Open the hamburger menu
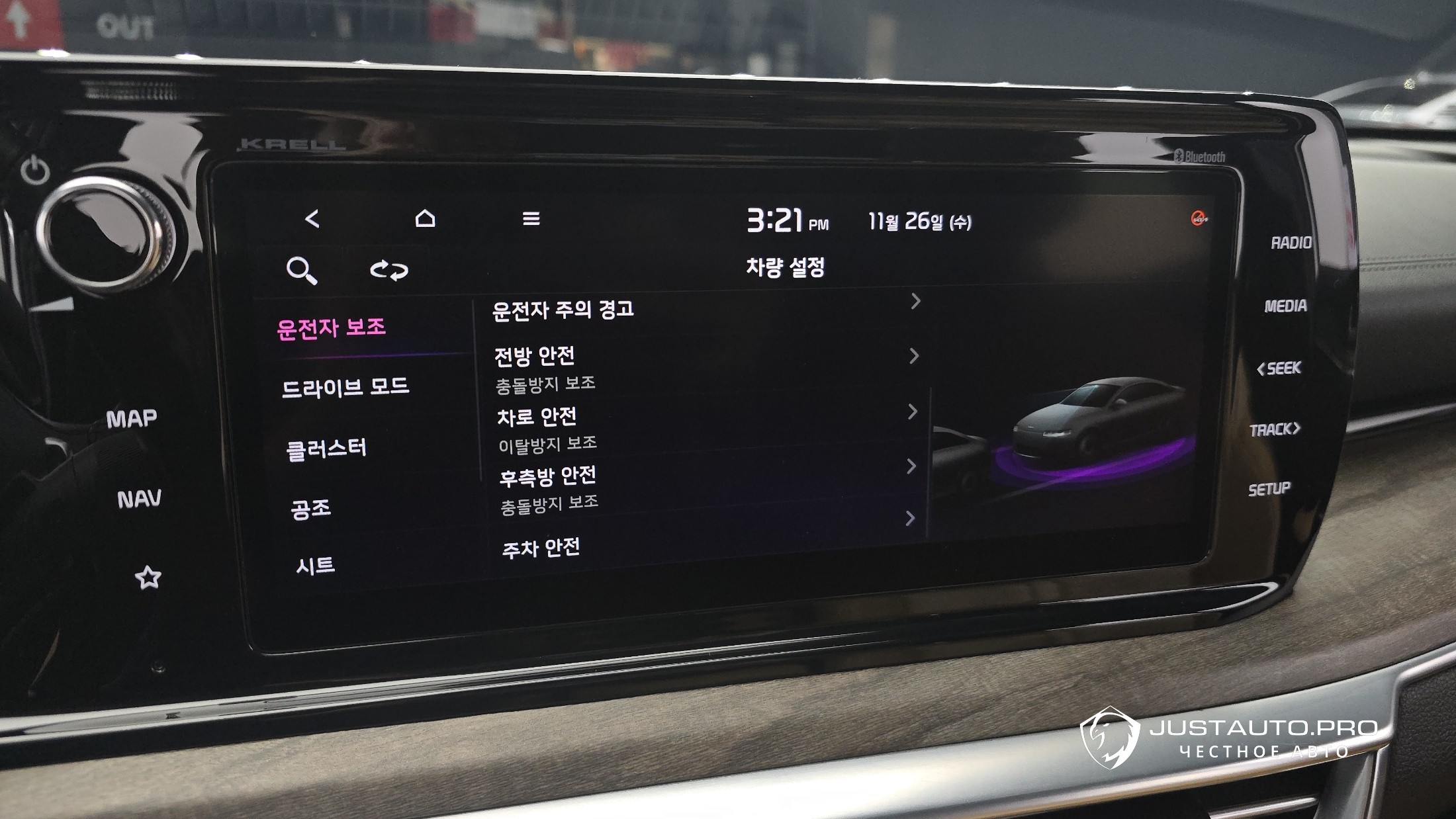This screenshot has width=1456, height=819. pyautogui.click(x=531, y=218)
